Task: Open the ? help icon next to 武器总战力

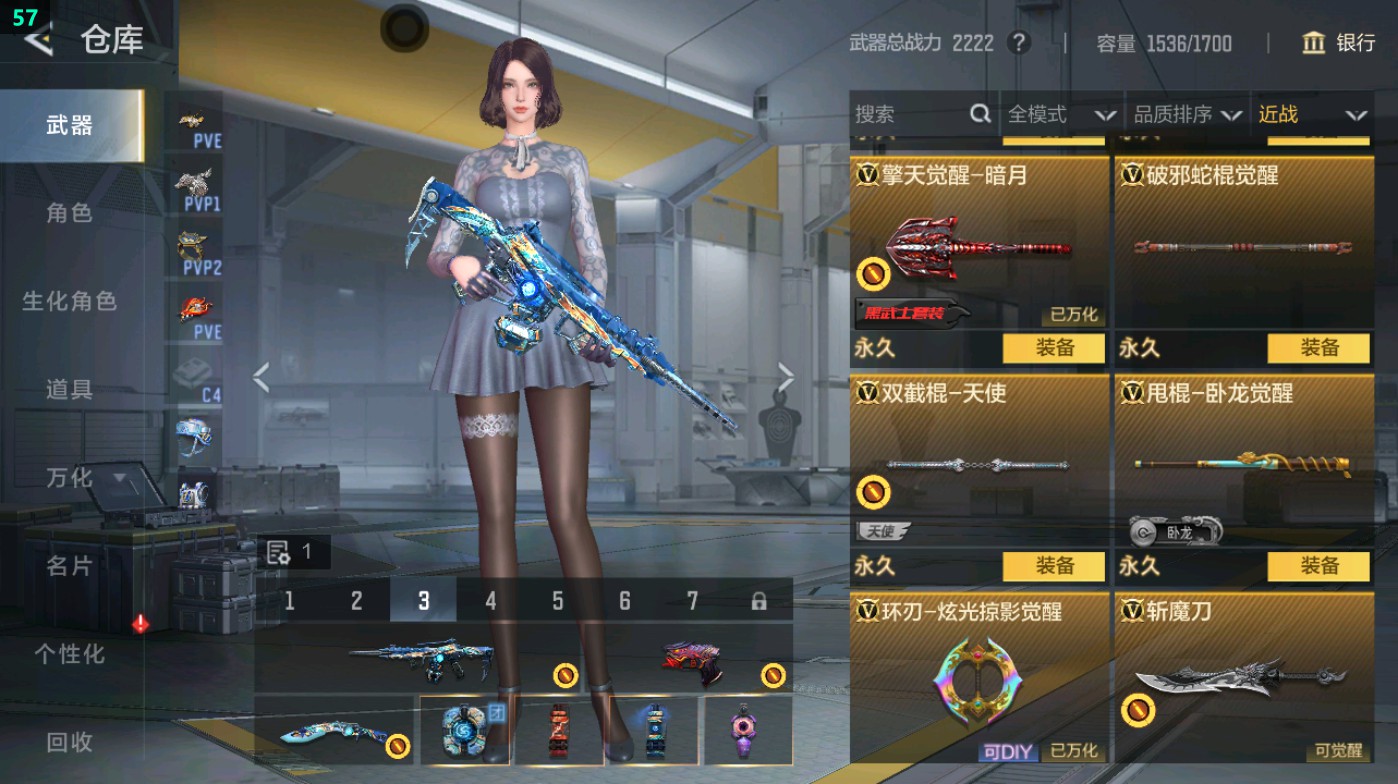Action: (x=1017, y=44)
